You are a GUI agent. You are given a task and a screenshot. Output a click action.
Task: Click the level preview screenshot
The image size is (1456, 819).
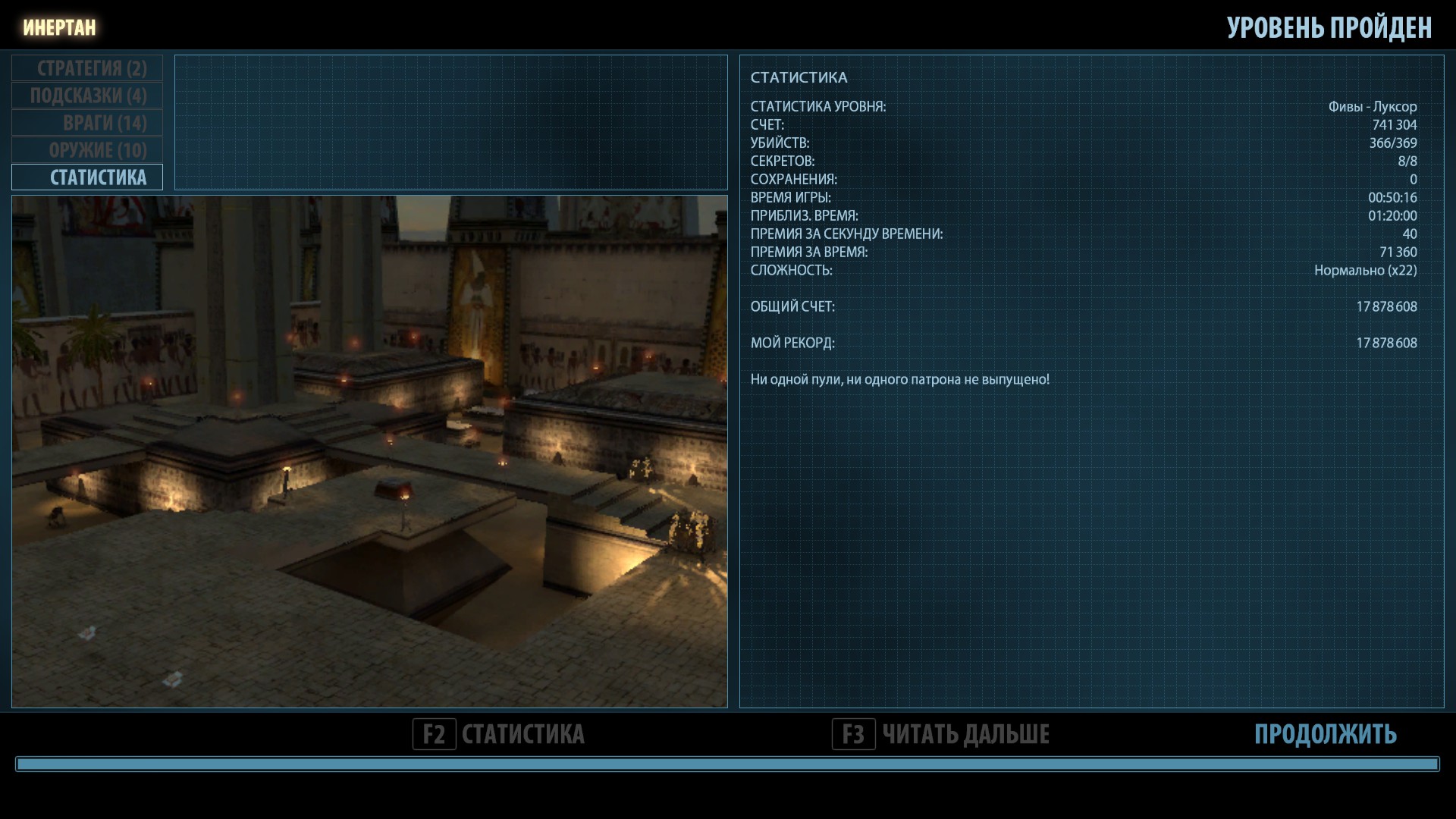point(369,451)
